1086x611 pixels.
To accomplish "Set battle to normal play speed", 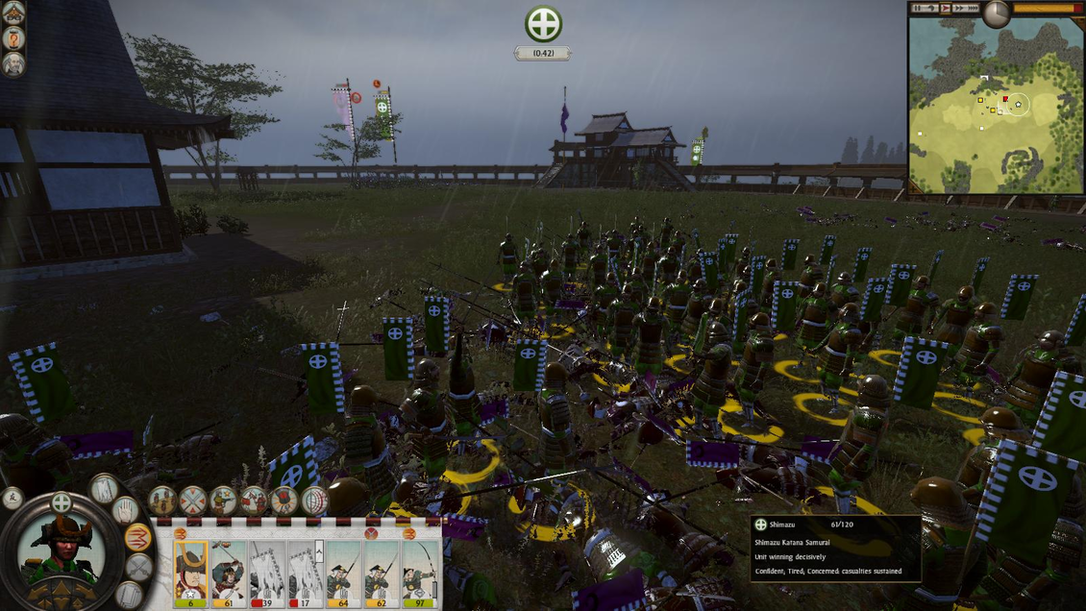I will tap(943, 8).
